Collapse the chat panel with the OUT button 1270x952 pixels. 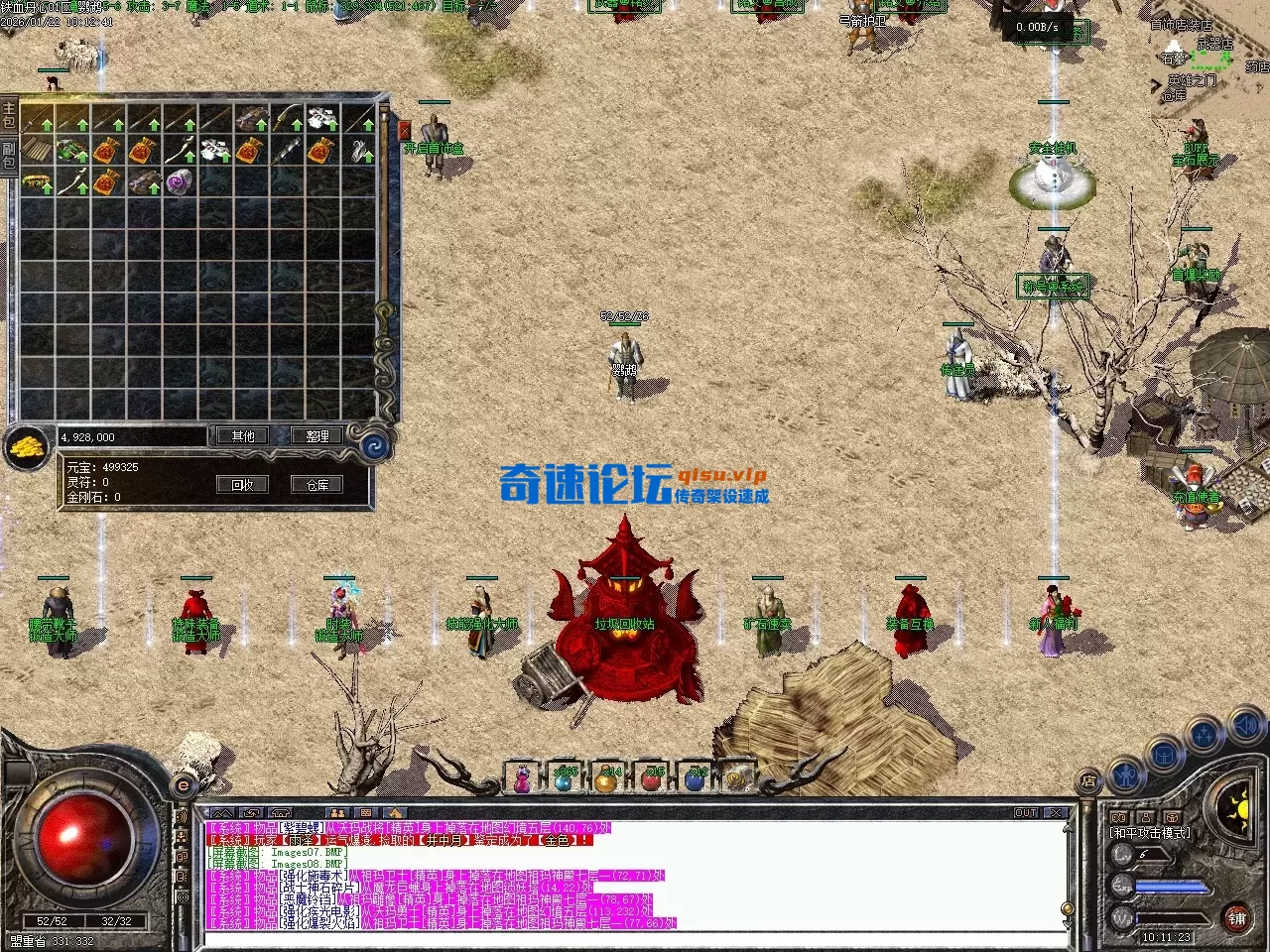1026,812
